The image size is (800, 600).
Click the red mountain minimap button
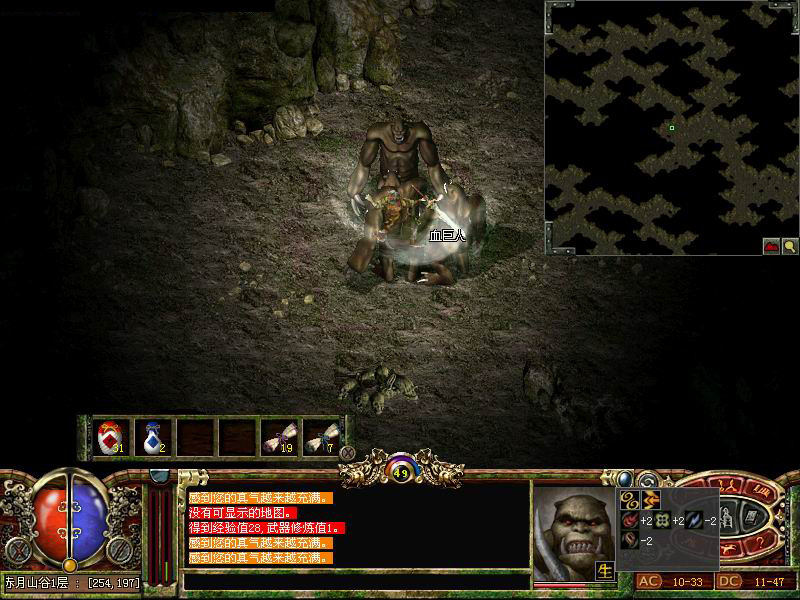click(x=771, y=245)
